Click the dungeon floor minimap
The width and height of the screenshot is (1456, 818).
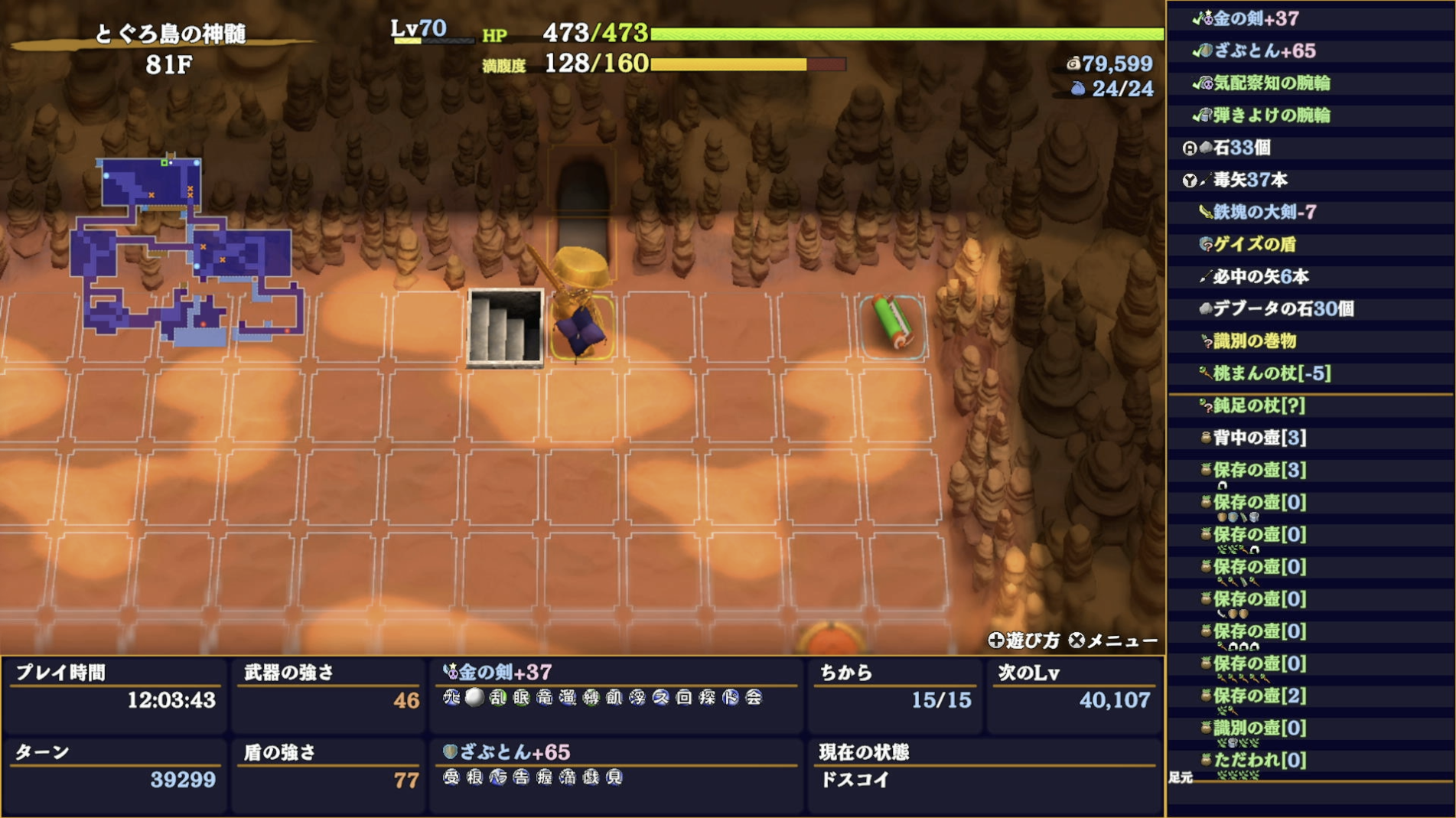point(186,251)
